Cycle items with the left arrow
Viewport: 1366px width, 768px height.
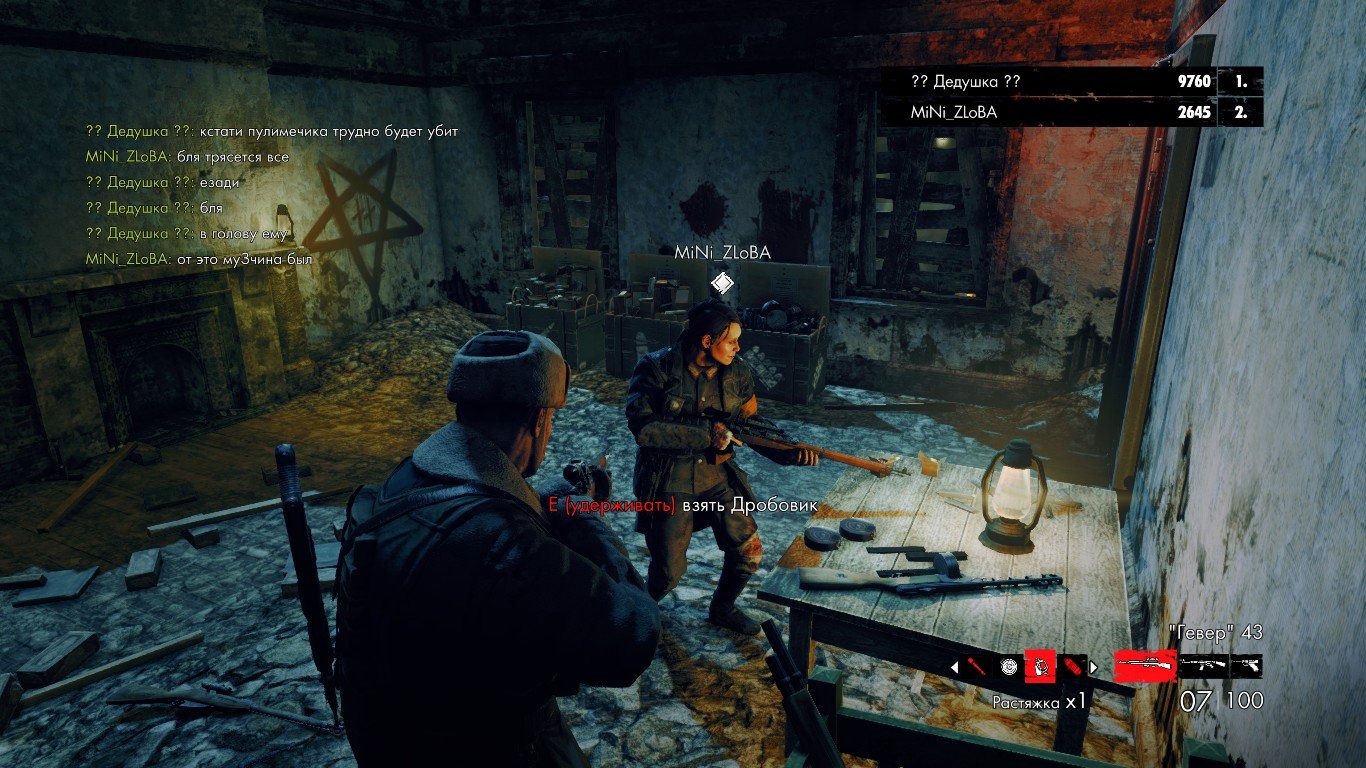pyautogui.click(x=953, y=666)
